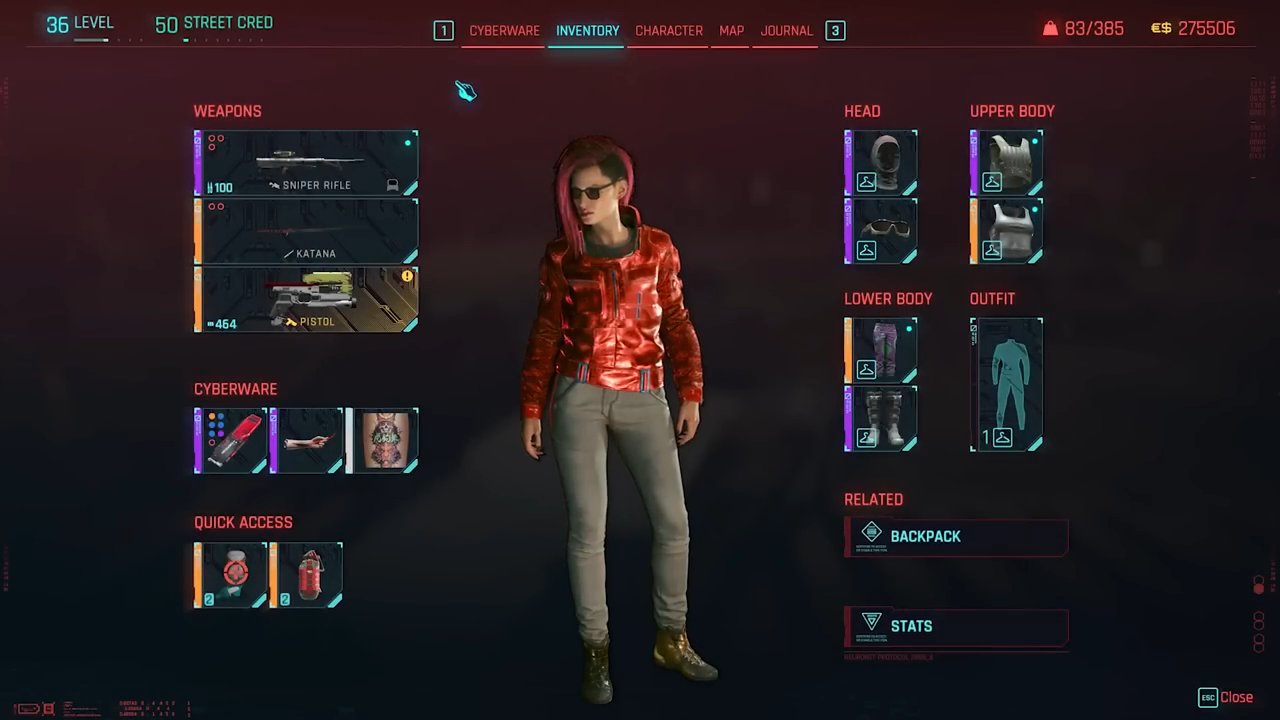Switch to the Journal tab

[786, 31]
